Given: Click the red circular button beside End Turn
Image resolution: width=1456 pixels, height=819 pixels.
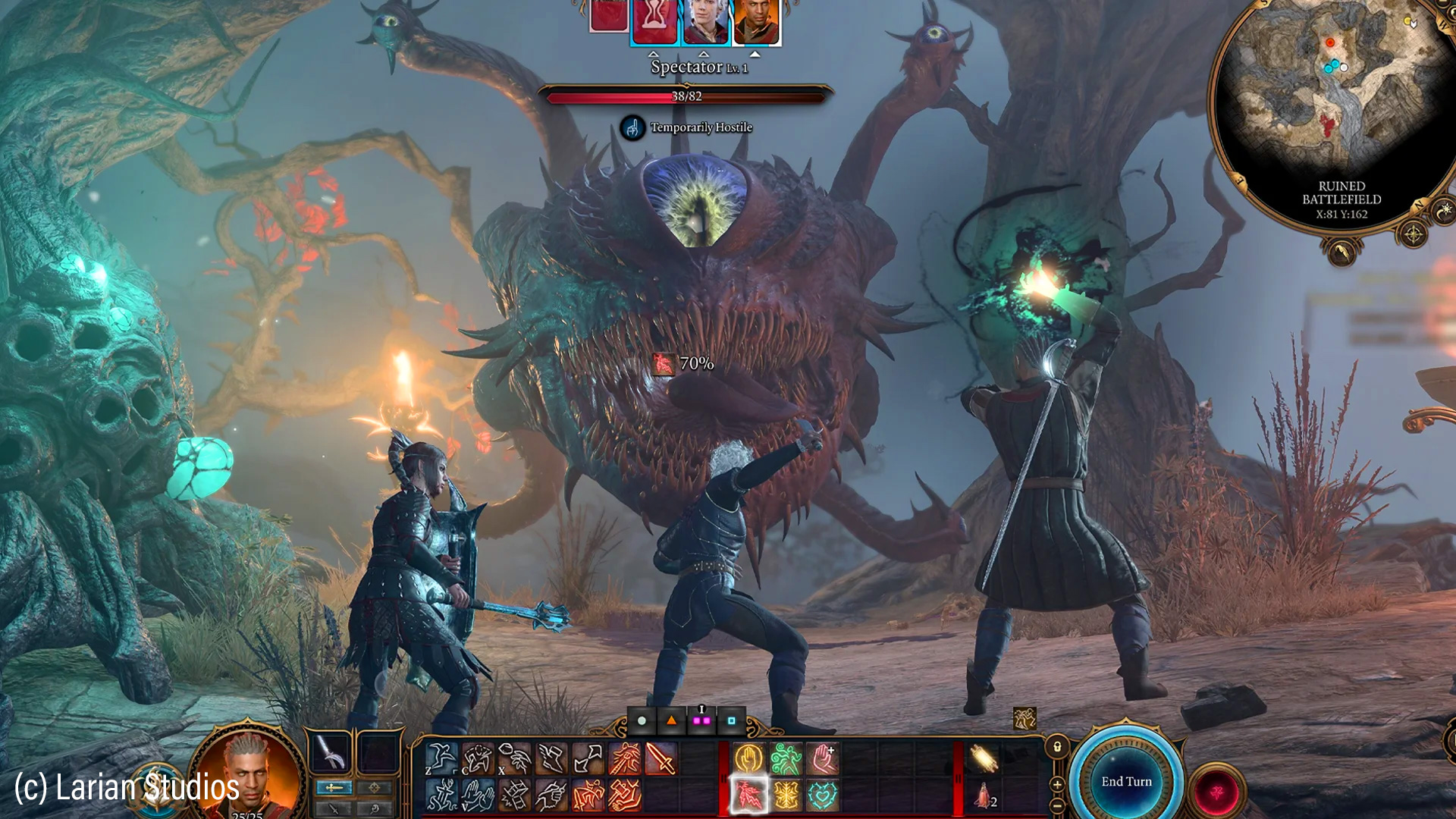Looking at the screenshot, I should pyautogui.click(x=1216, y=792).
